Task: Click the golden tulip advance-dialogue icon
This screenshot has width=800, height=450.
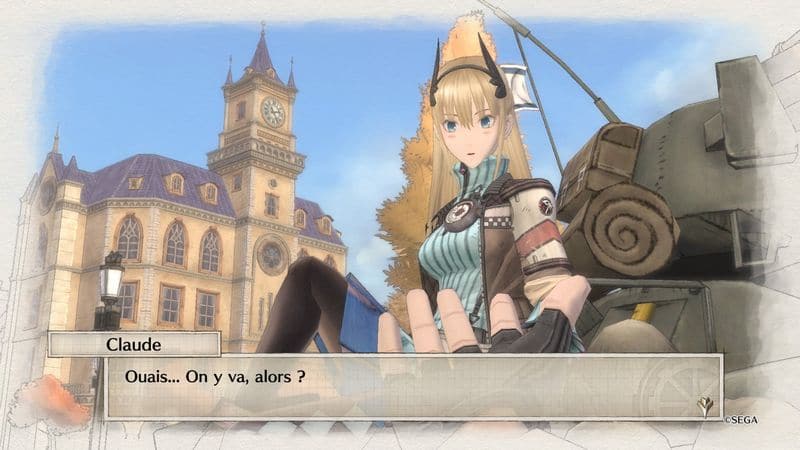Action: pyautogui.click(x=704, y=404)
